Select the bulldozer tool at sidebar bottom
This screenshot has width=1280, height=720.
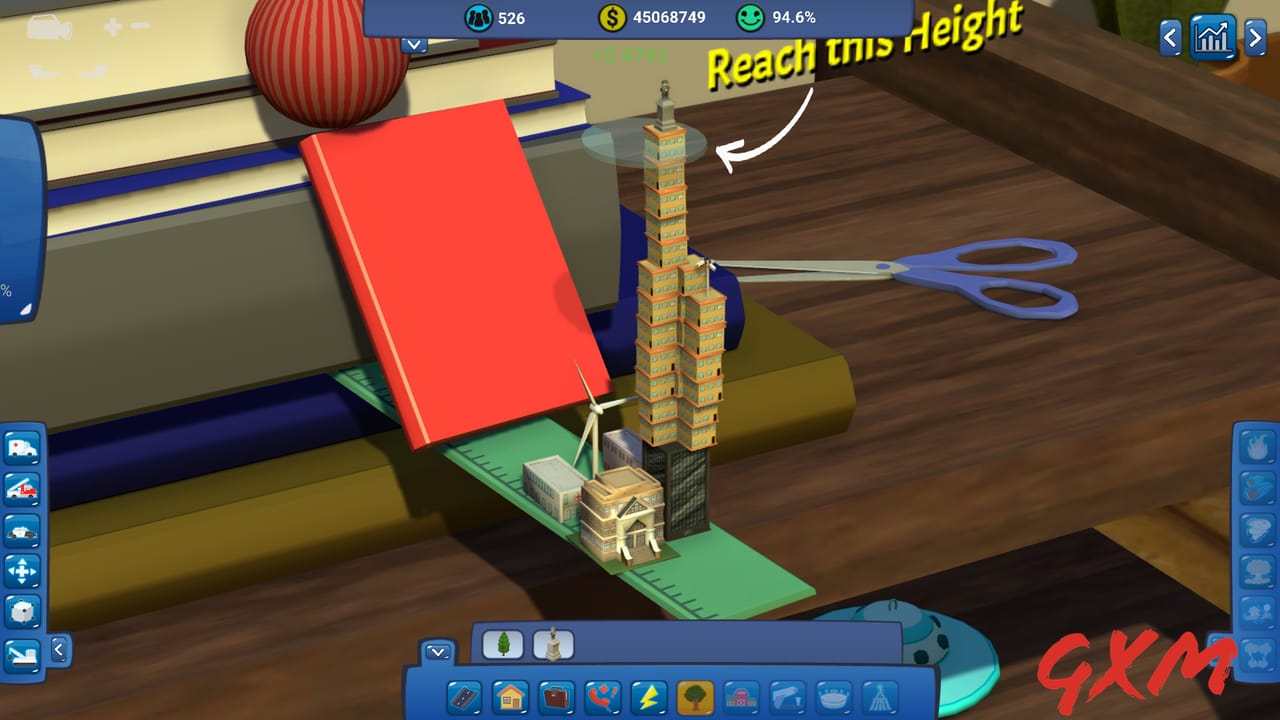click(22, 653)
